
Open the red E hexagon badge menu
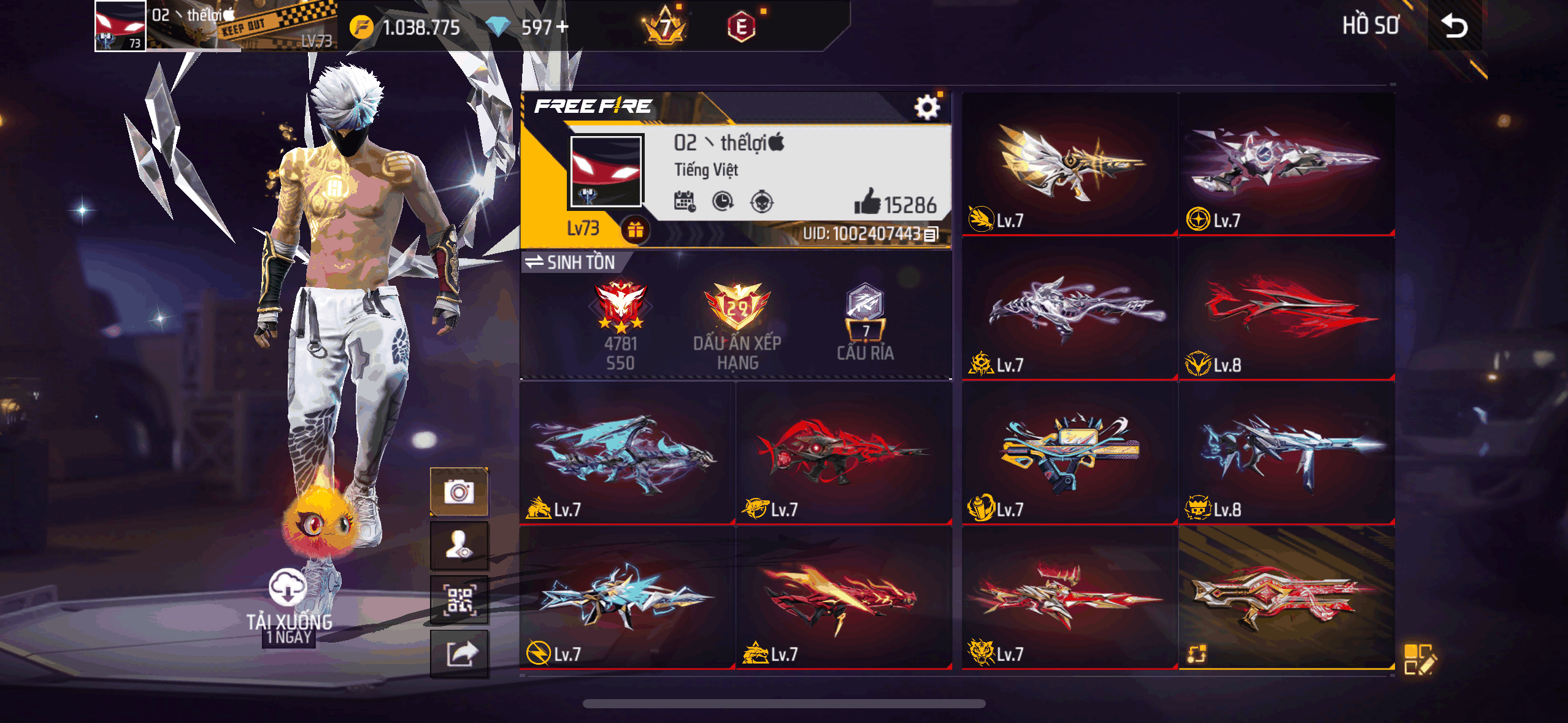[741, 26]
